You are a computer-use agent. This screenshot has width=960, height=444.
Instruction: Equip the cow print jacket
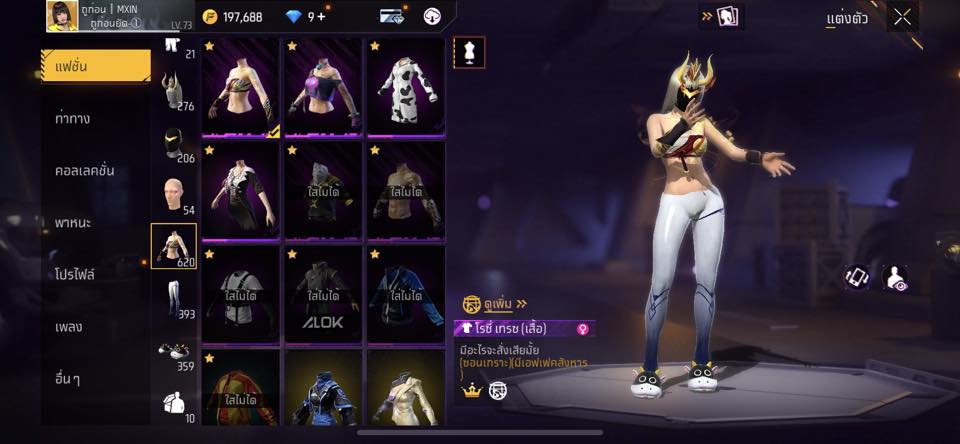coord(405,86)
